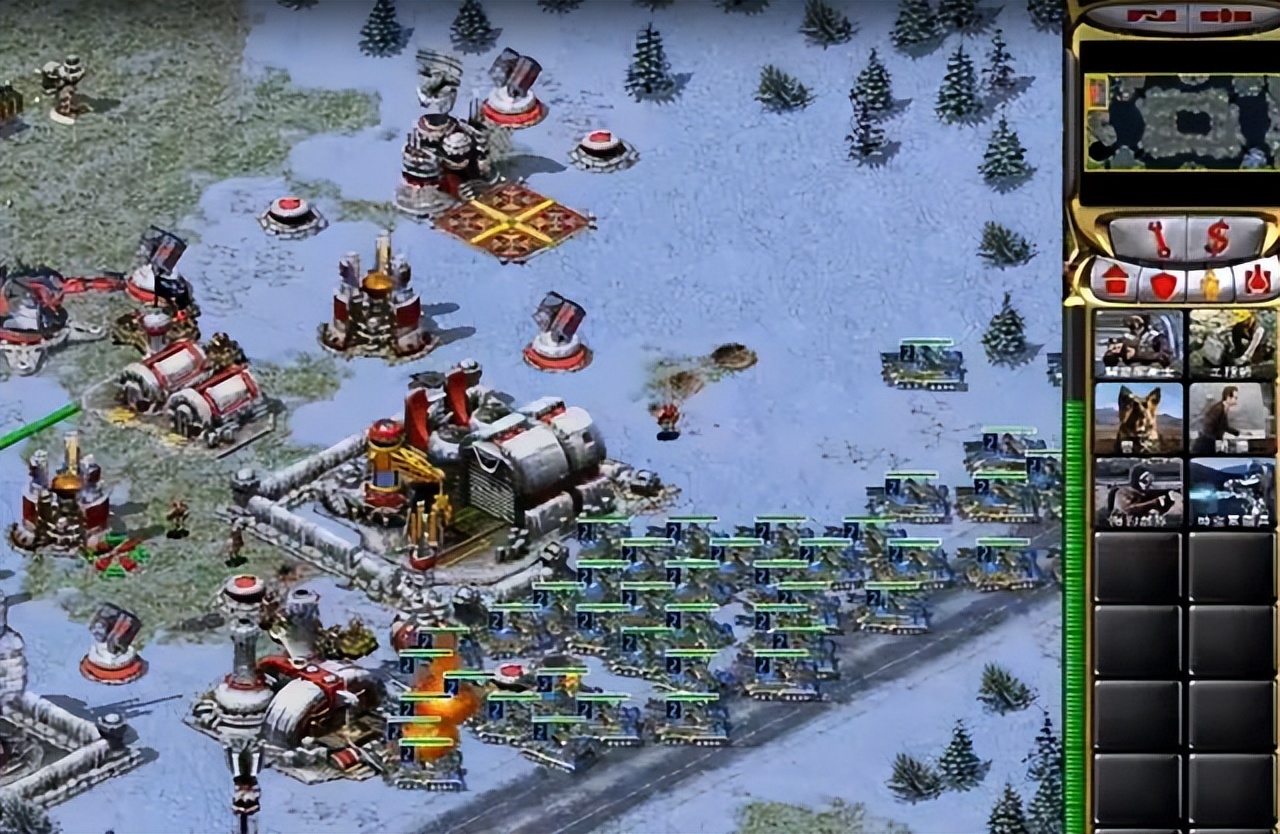Activate the dollar-sign sell button
The width and height of the screenshot is (1280, 834).
point(1217,238)
